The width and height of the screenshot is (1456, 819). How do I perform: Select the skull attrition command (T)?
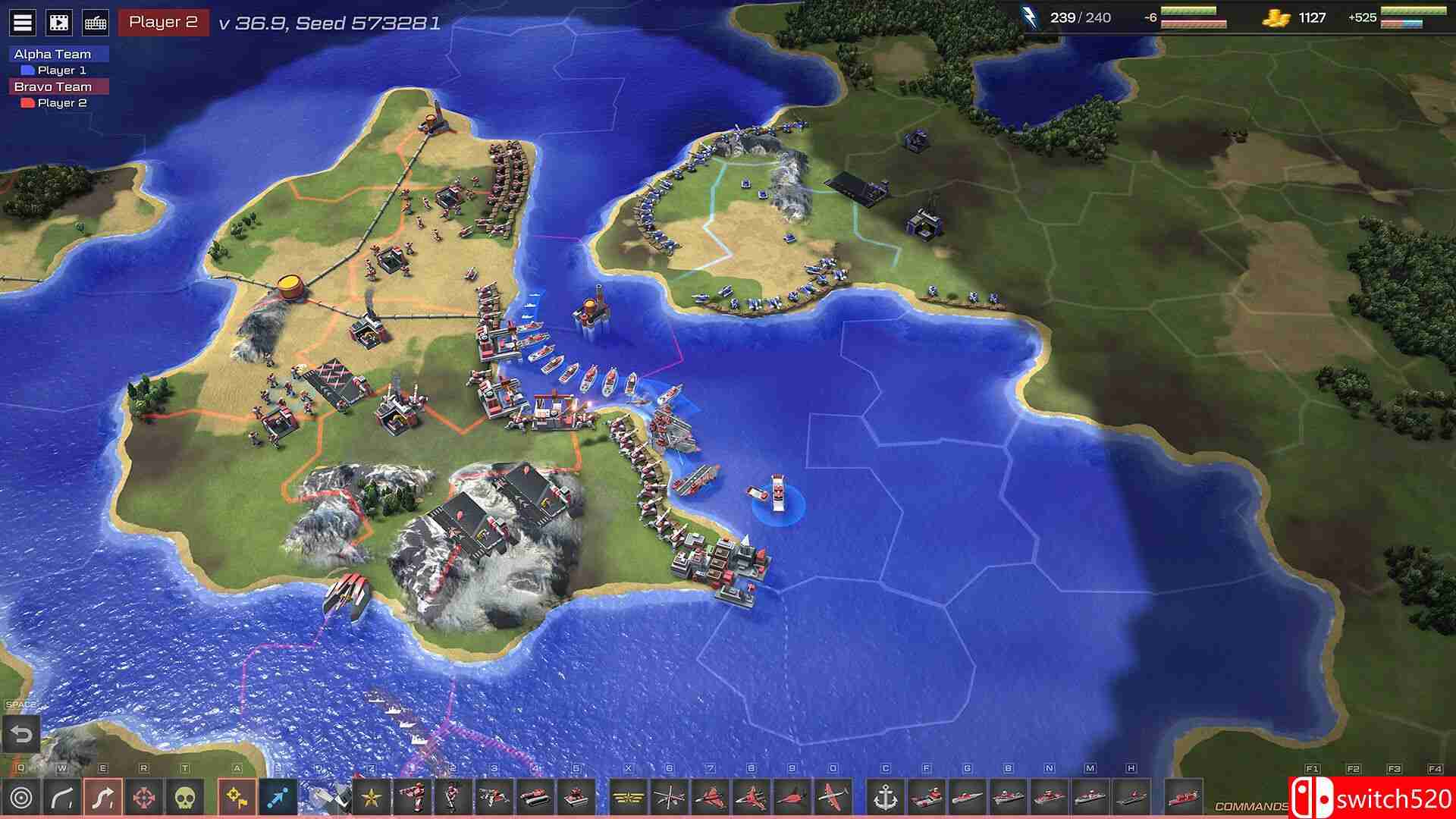click(186, 796)
